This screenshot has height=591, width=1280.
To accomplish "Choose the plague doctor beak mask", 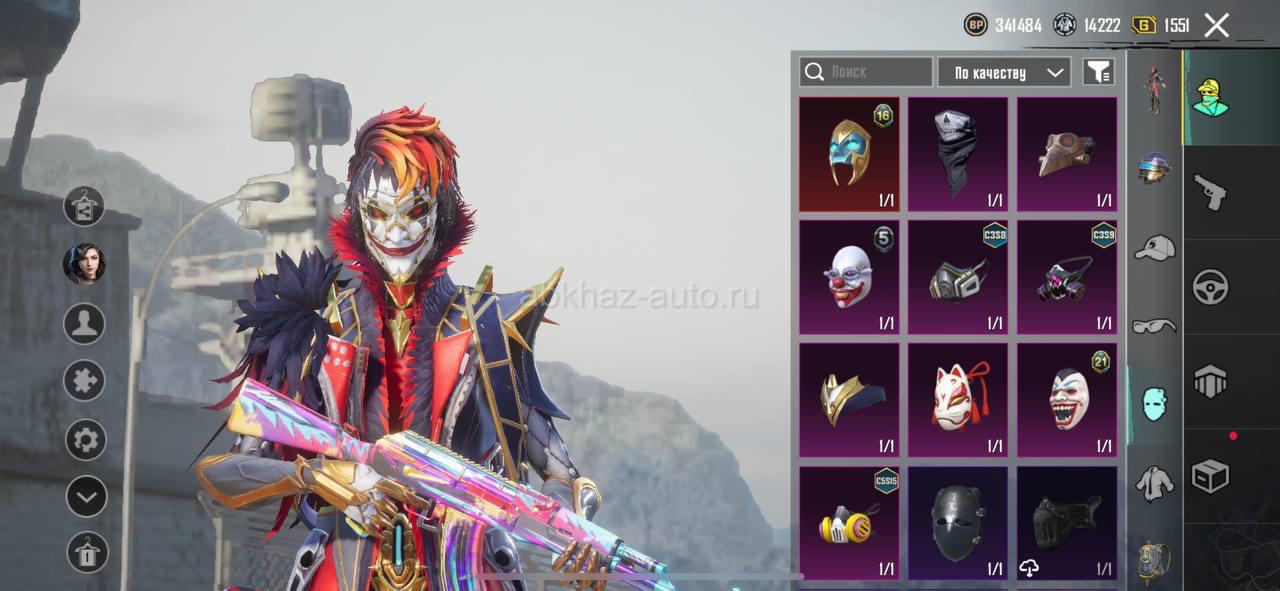I will 1067,154.
